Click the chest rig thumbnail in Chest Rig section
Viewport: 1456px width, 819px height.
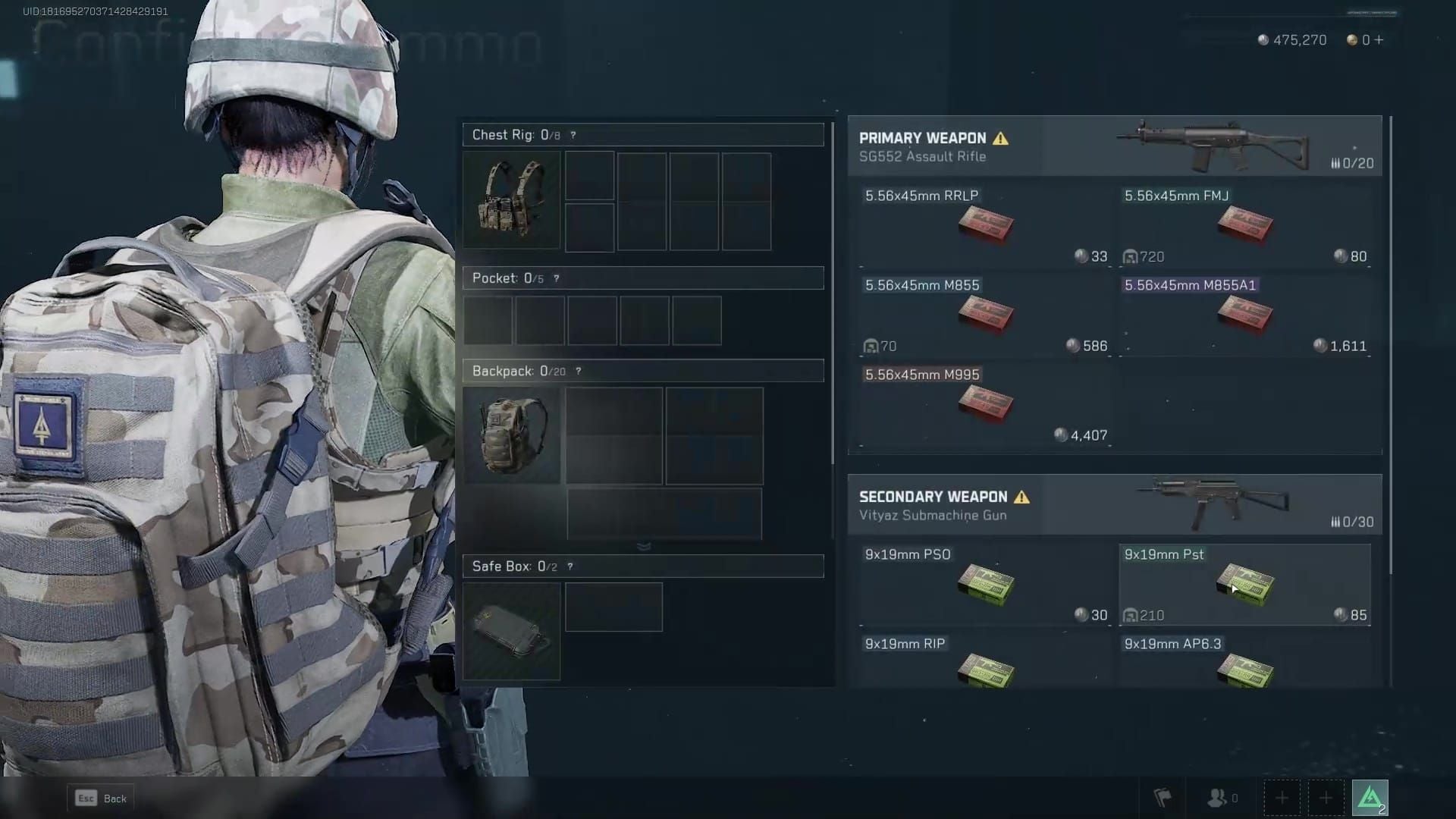[x=512, y=200]
